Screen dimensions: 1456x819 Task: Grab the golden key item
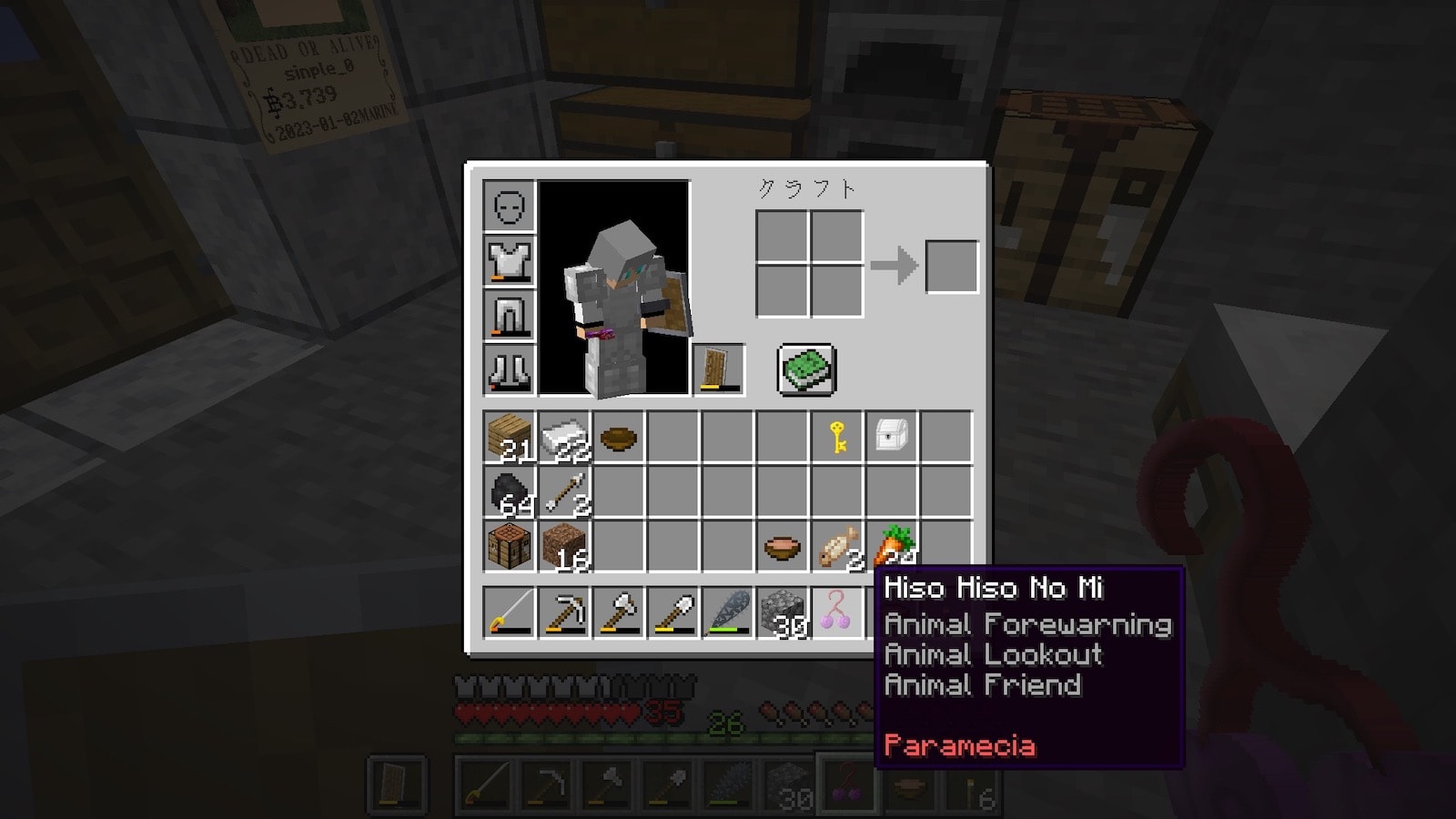click(837, 438)
